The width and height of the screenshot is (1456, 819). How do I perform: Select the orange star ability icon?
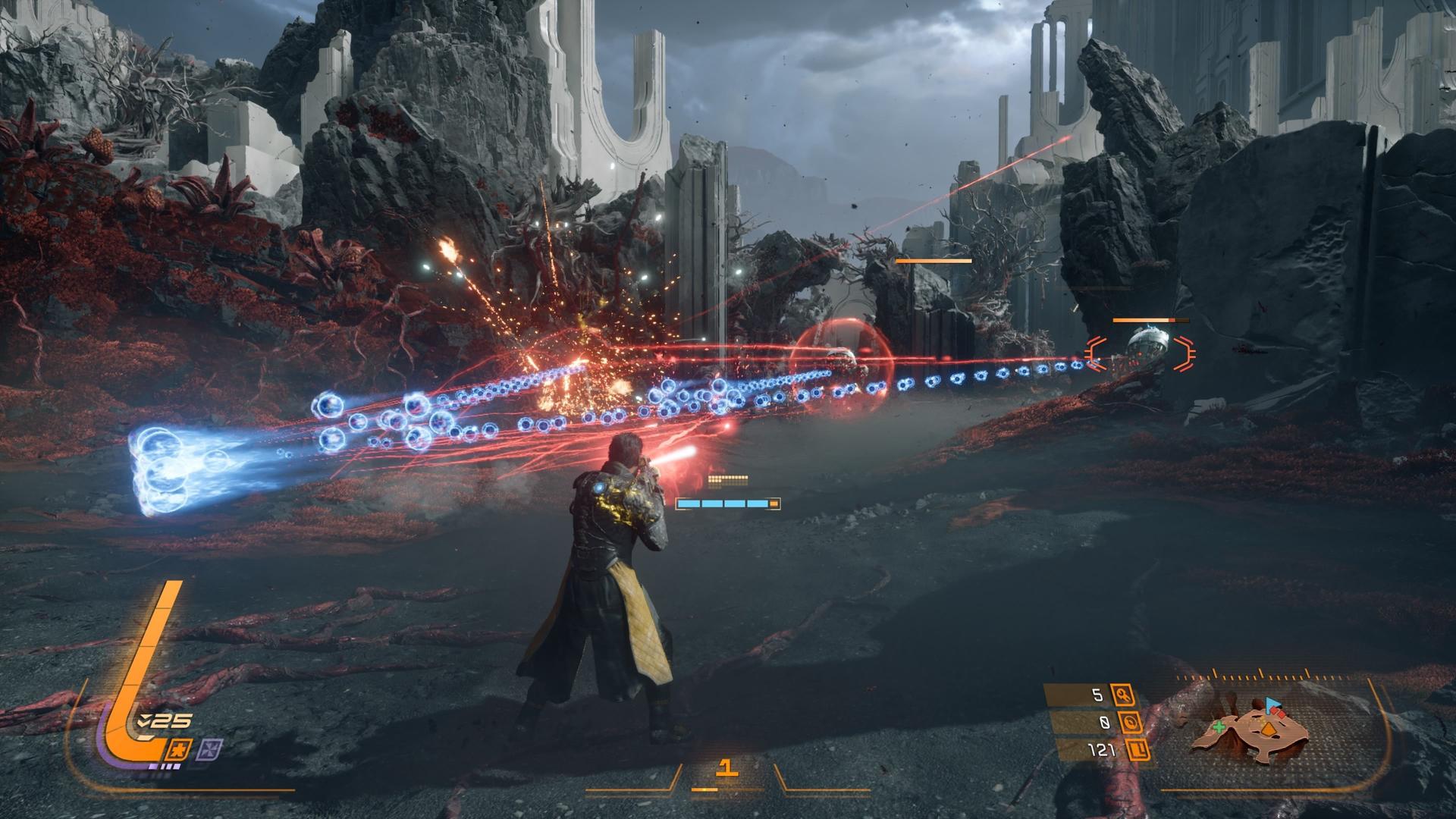coord(180,750)
